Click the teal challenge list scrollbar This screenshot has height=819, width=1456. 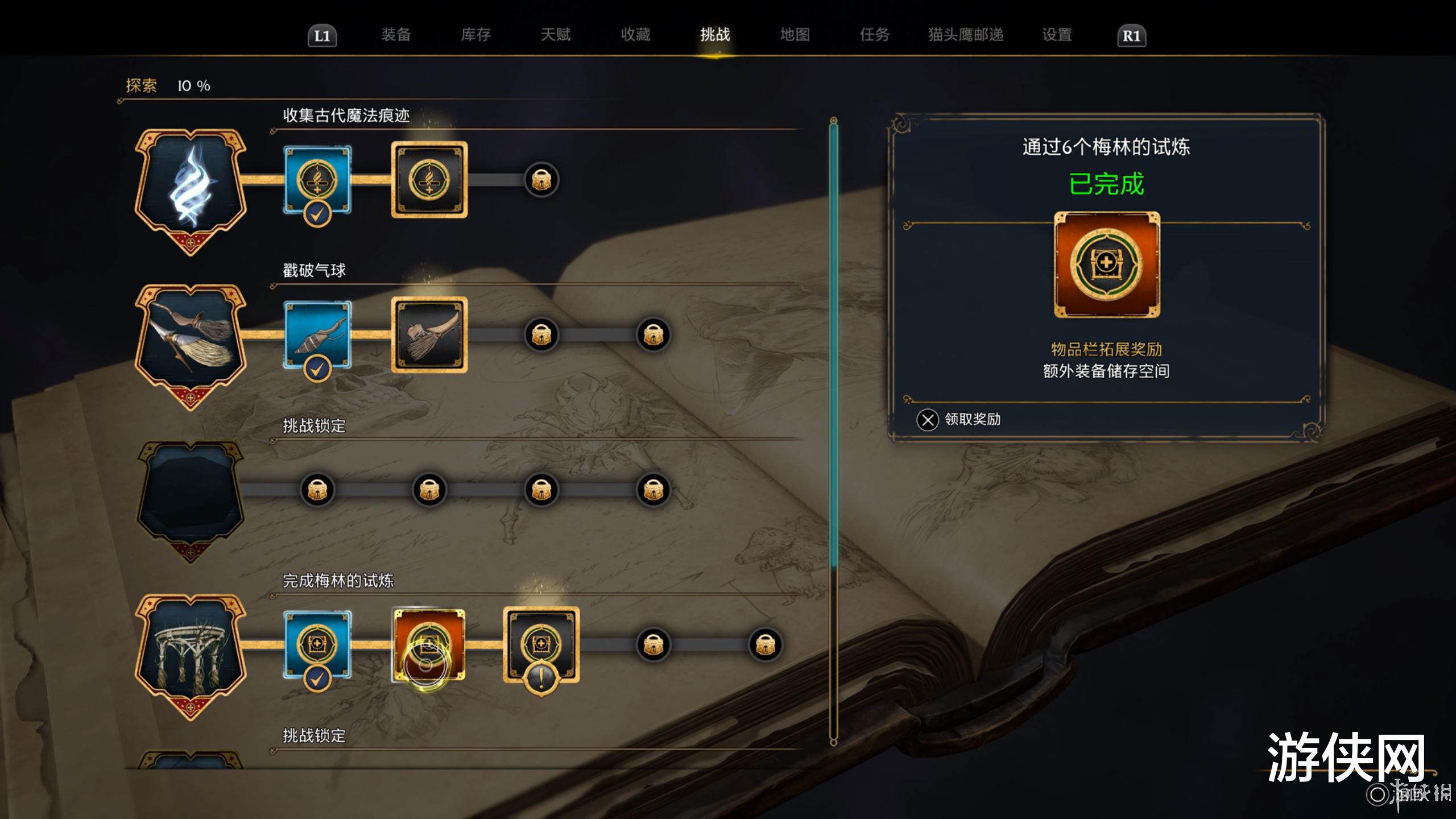point(833,341)
